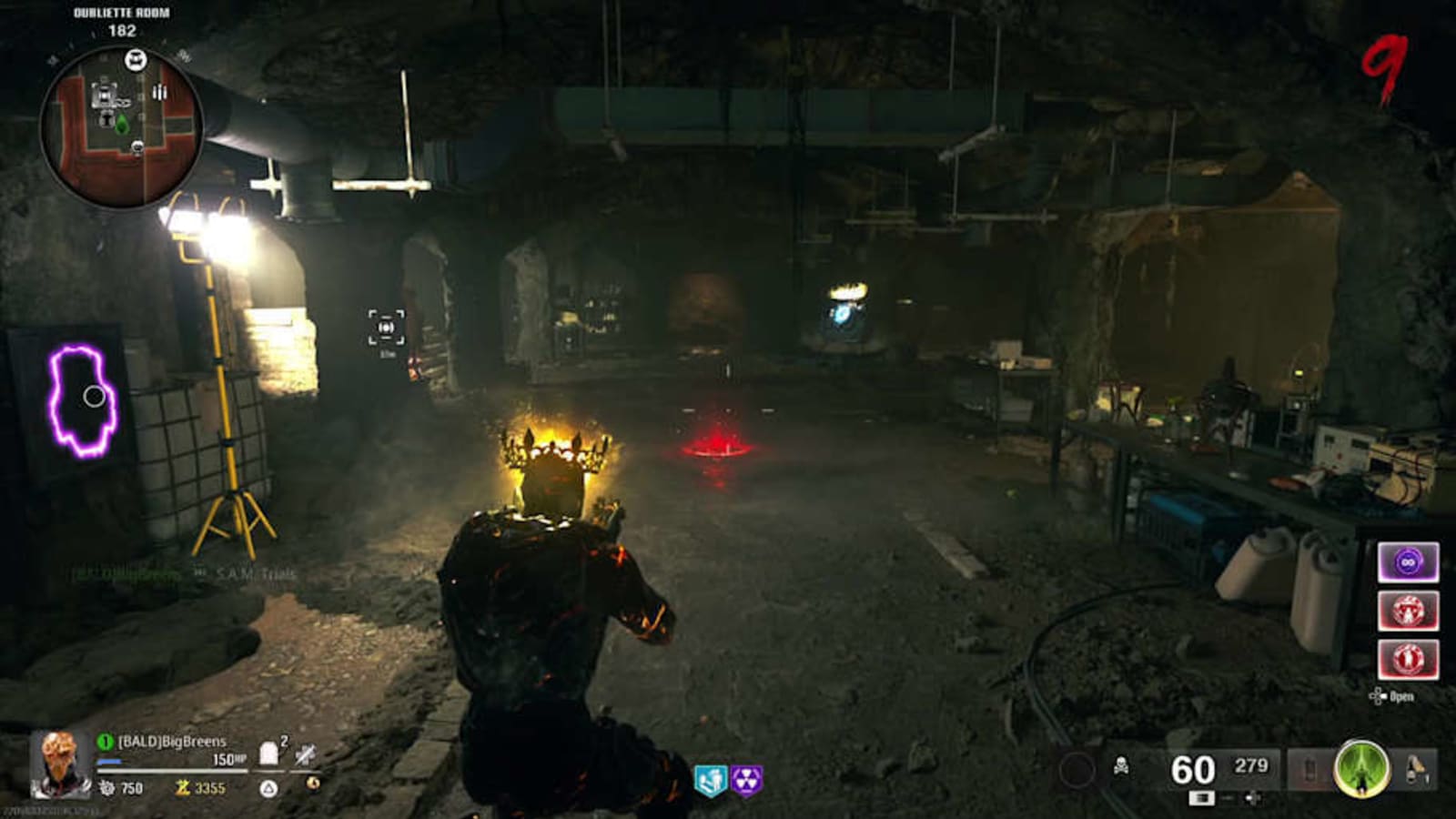Select the mystery box icon on the minimap
Viewport: 1456px width, 819px height.
(x=136, y=59)
